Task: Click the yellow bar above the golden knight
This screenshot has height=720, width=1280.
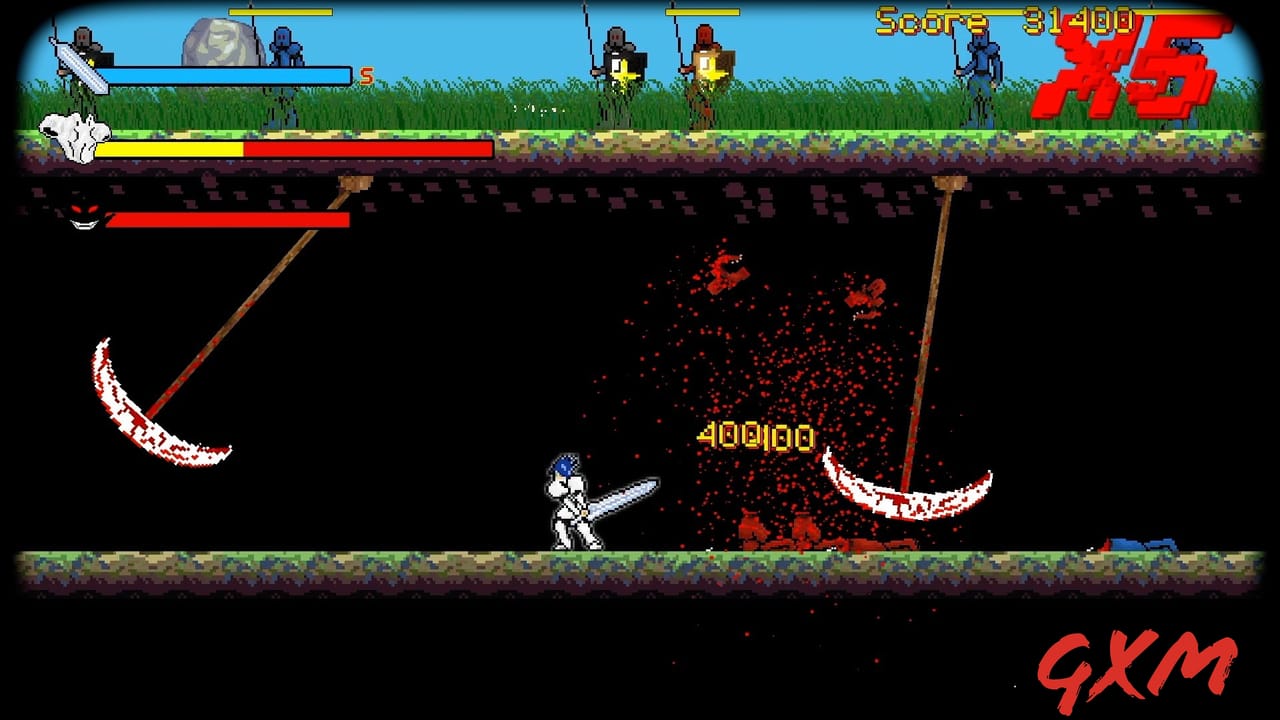Action: 703,13
